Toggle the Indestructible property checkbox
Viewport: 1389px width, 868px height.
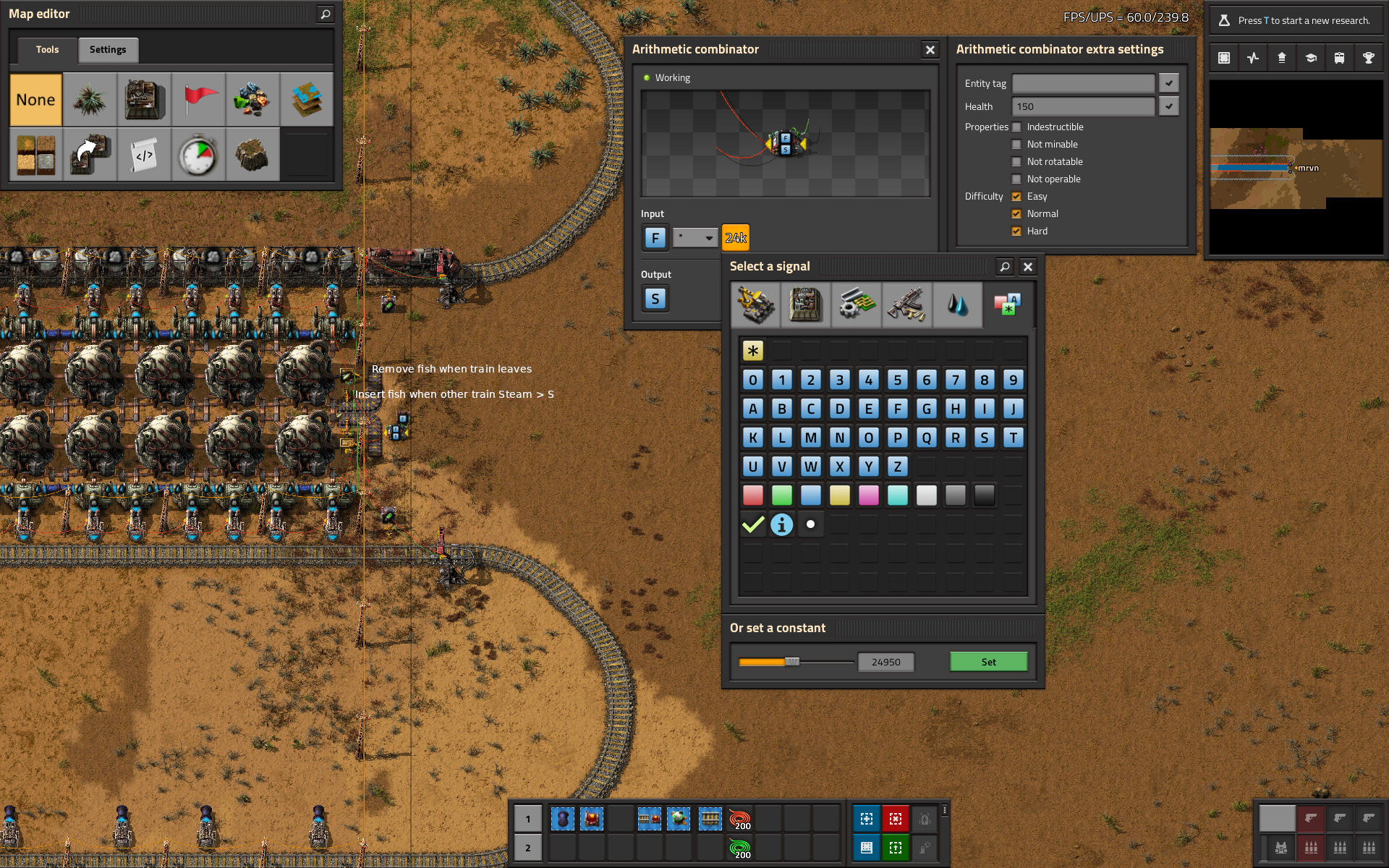coord(1016,127)
